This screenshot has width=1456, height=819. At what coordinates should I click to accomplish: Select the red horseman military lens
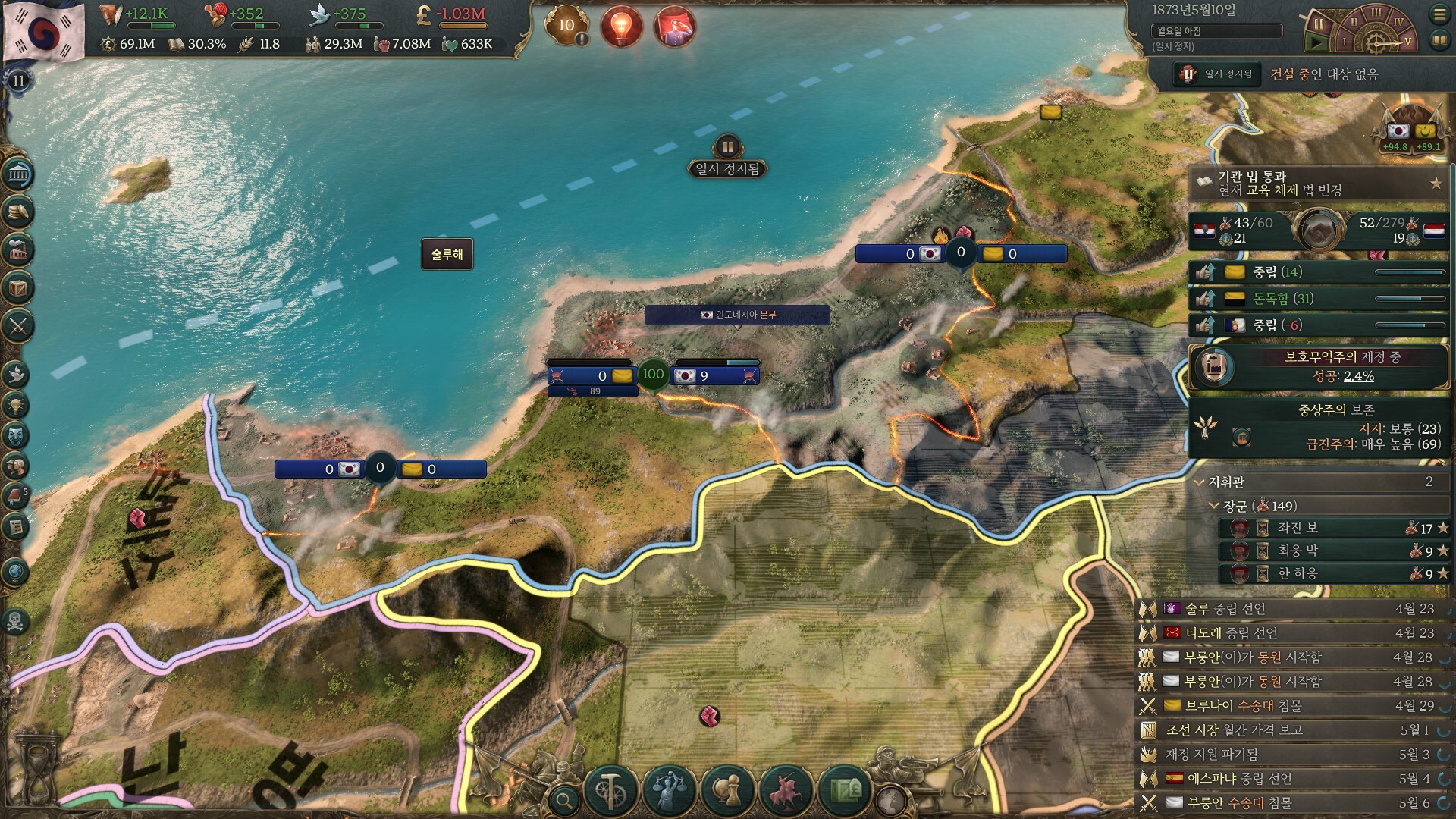[x=786, y=790]
